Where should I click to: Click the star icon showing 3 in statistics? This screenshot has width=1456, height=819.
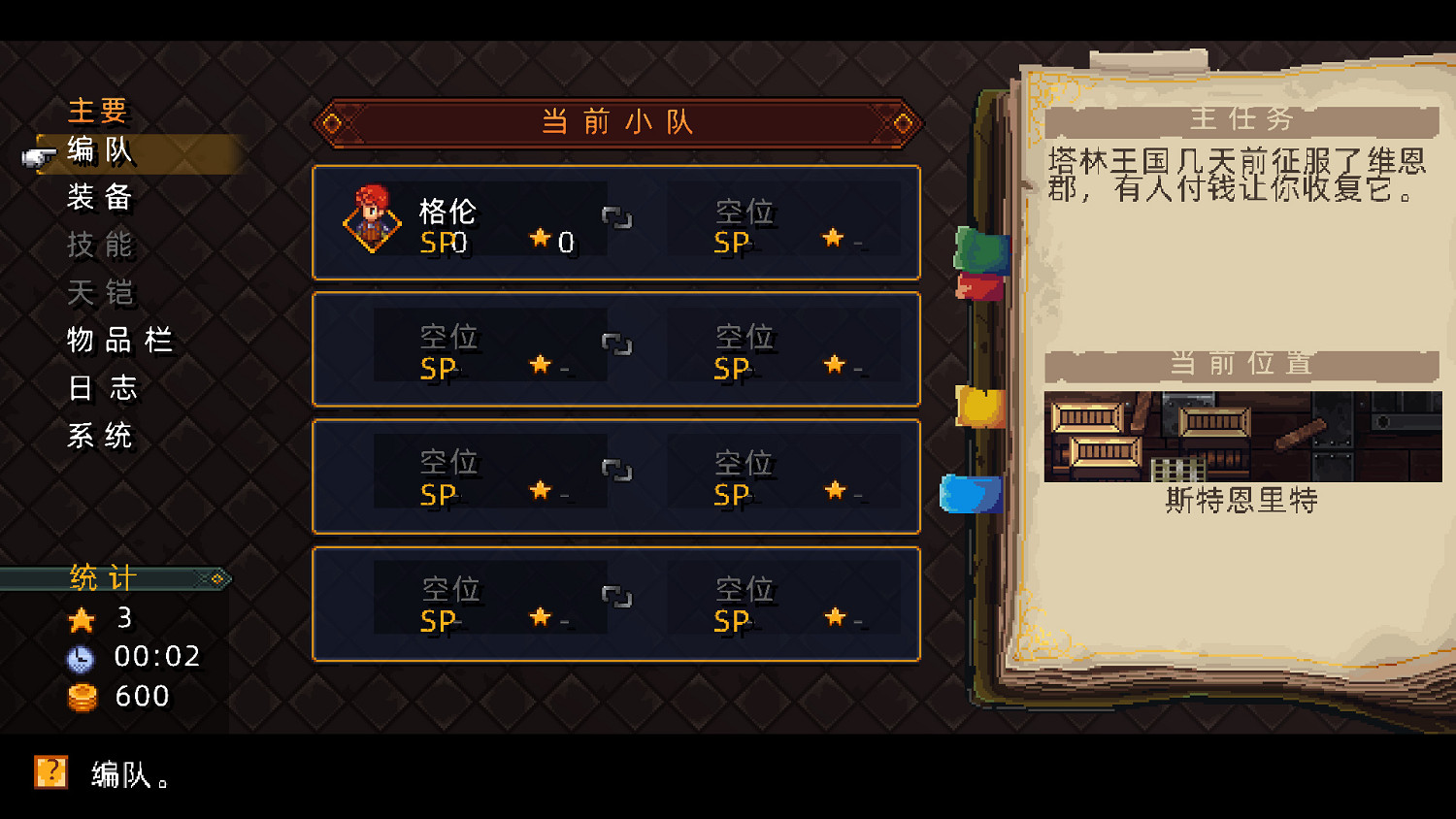[83, 619]
